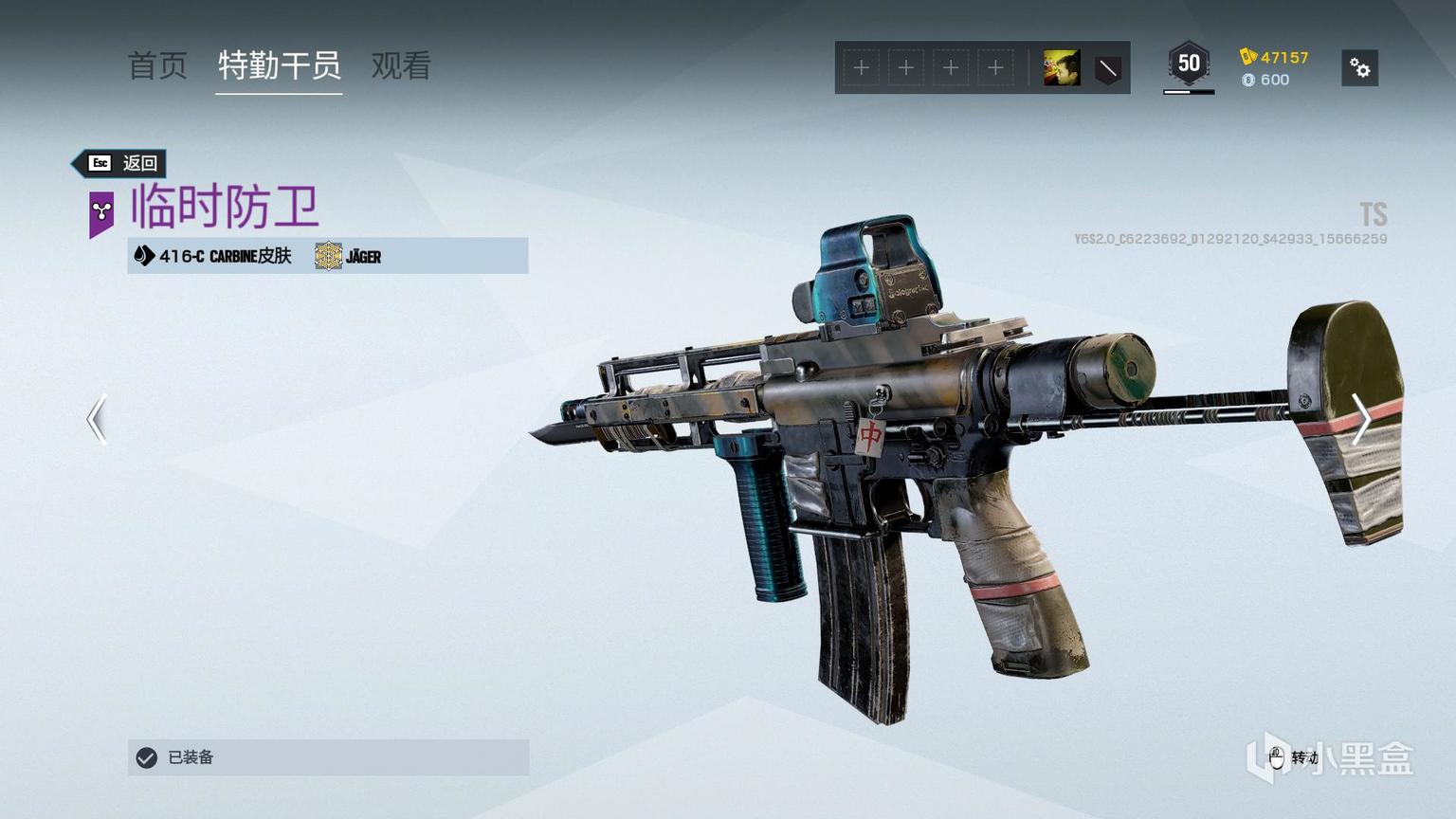Click the 返回 back button

click(x=121, y=163)
